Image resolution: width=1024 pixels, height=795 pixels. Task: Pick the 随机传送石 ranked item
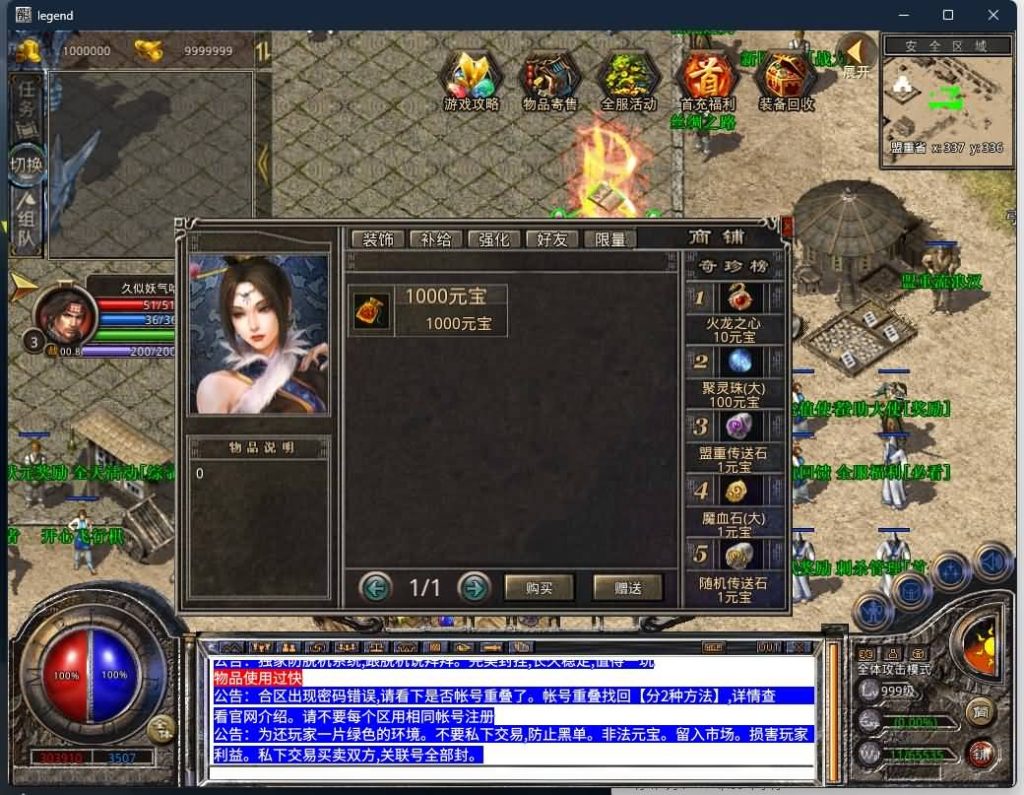pyautogui.click(x=740, y=555)
